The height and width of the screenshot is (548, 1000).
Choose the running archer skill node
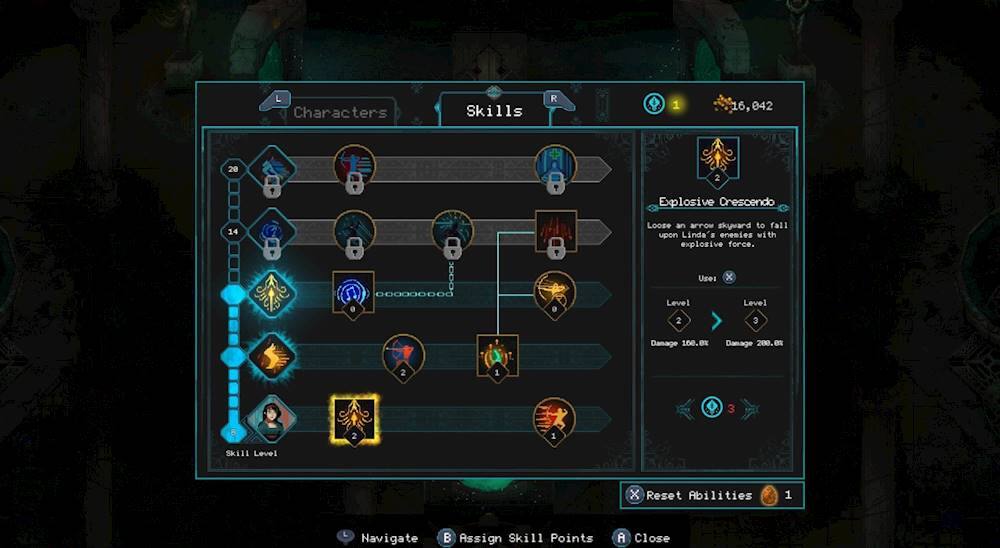coord(553,416)
